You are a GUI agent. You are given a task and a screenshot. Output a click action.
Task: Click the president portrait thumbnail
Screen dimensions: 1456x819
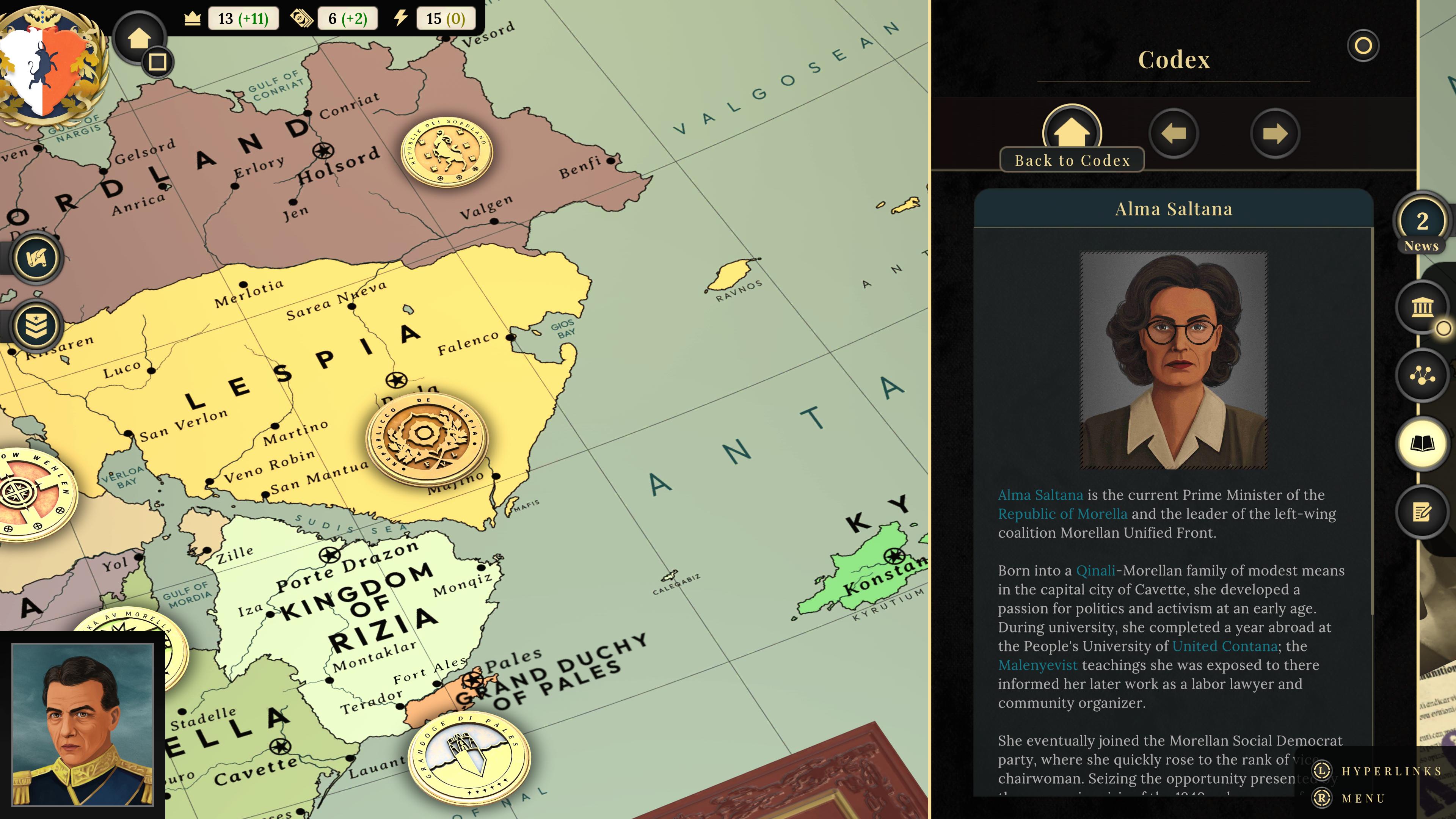coord(83,724)
